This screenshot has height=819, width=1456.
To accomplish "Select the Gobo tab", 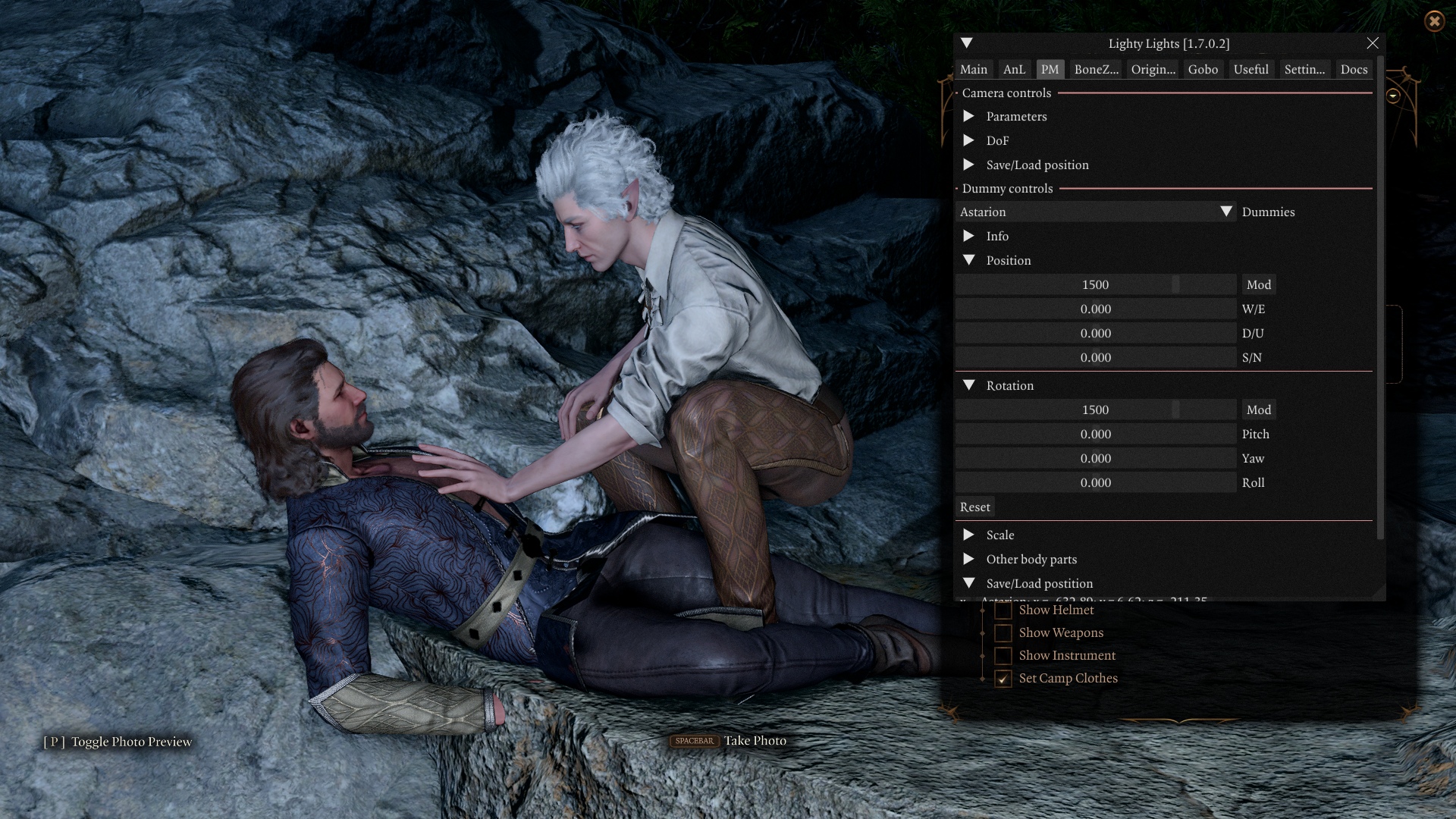I will coord(1203,69).
